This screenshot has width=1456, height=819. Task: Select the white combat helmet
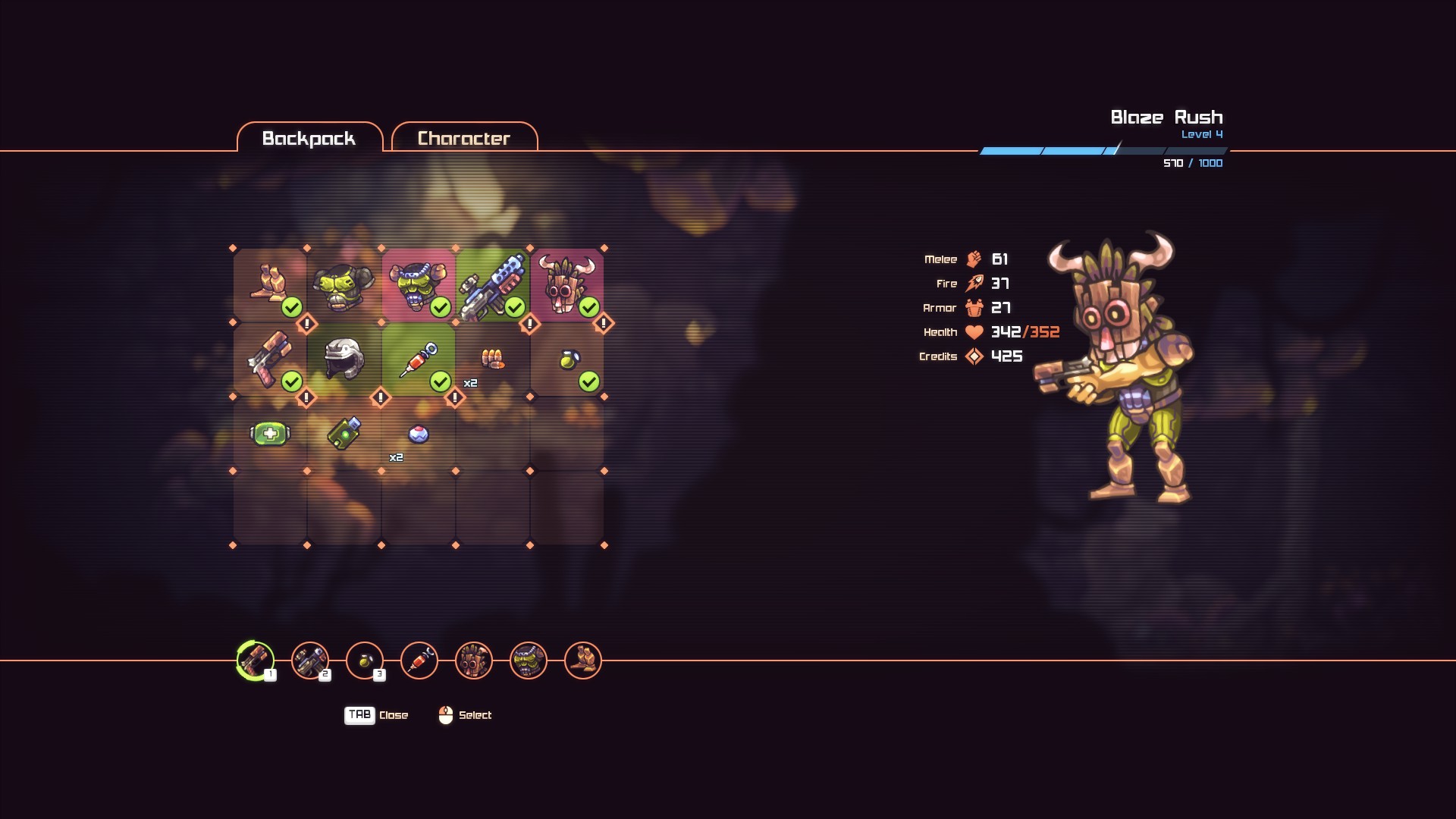click(x=344, y=359)
